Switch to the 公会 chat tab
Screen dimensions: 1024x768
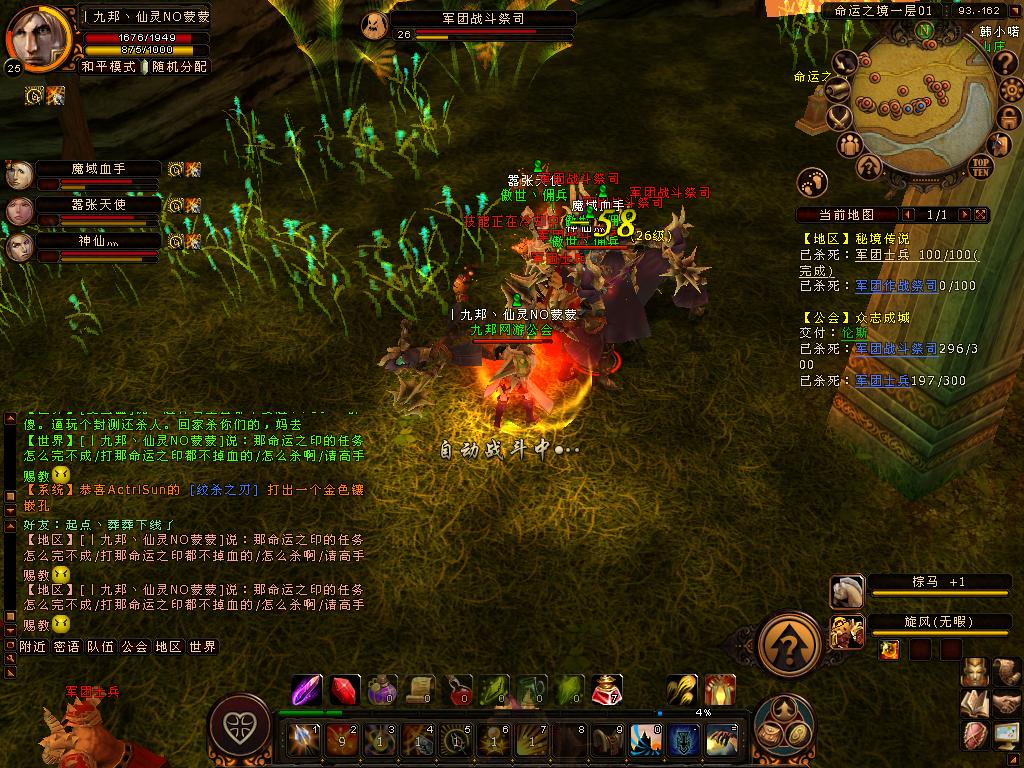click(x=134, y=647)
